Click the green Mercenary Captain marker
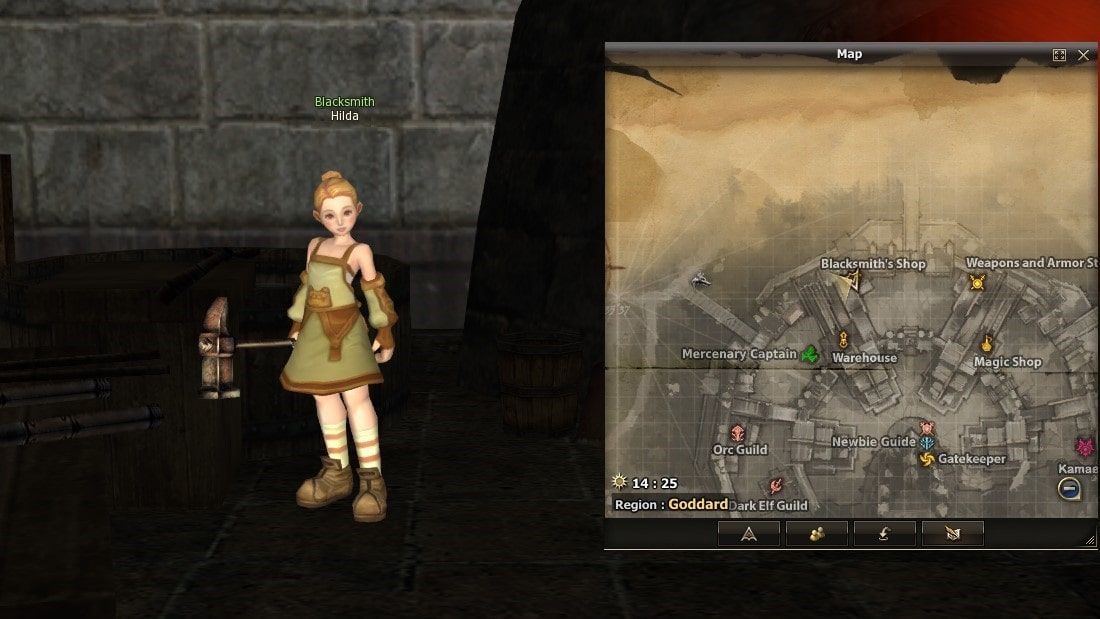The width and height of the screenshot is (1100, 619). (x=810, y=354)
